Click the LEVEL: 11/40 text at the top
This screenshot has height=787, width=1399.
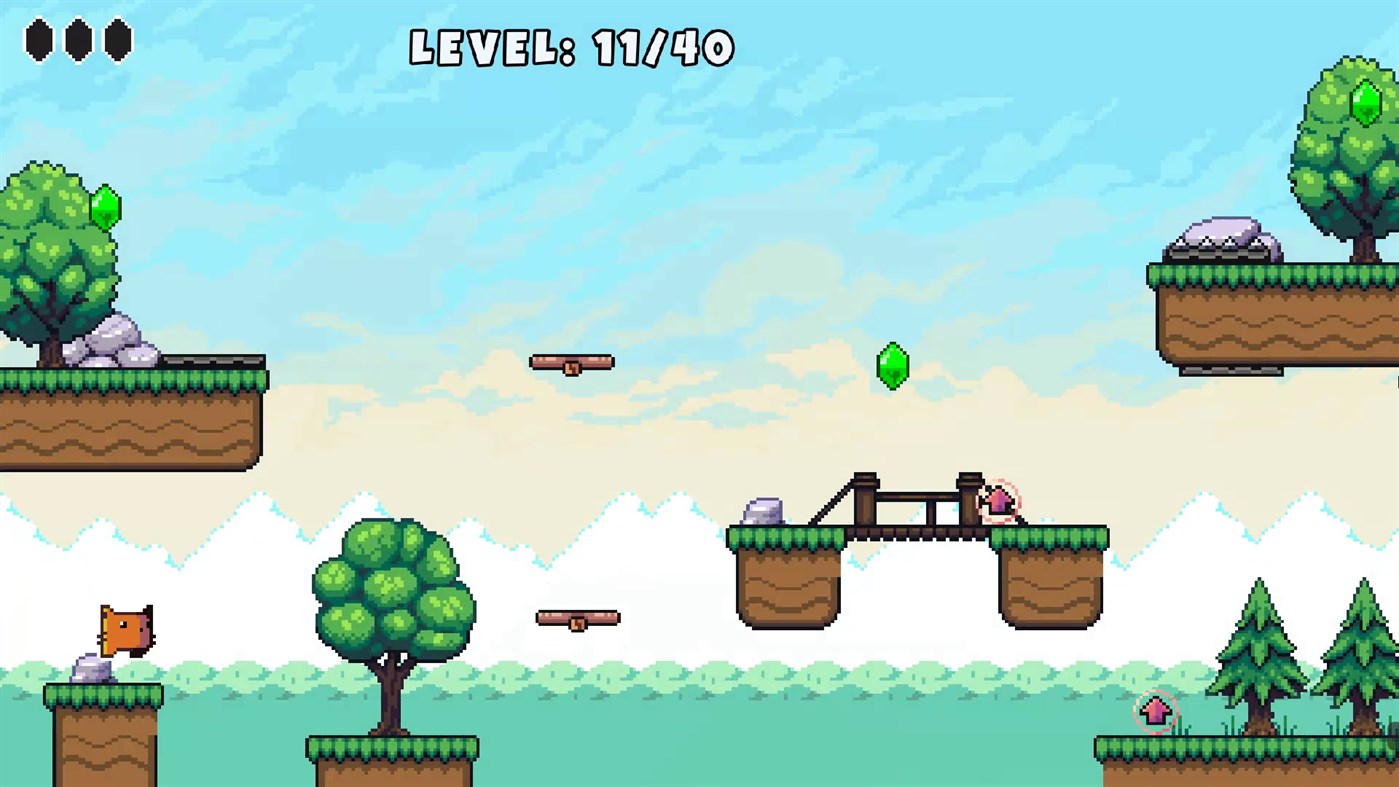[x=570, y=45]
